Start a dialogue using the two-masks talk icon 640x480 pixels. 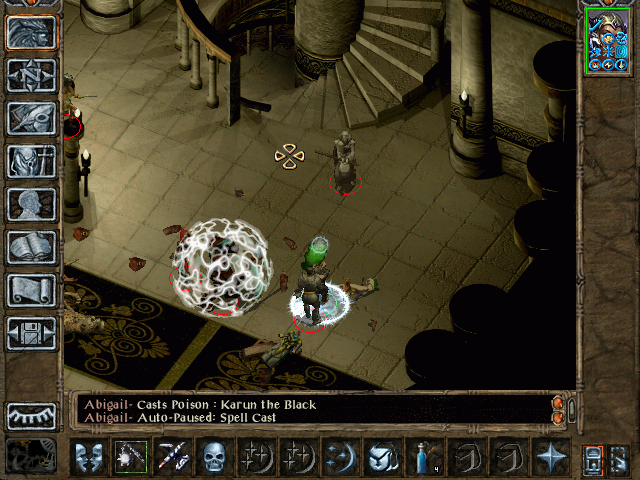[x=89, y=457]
